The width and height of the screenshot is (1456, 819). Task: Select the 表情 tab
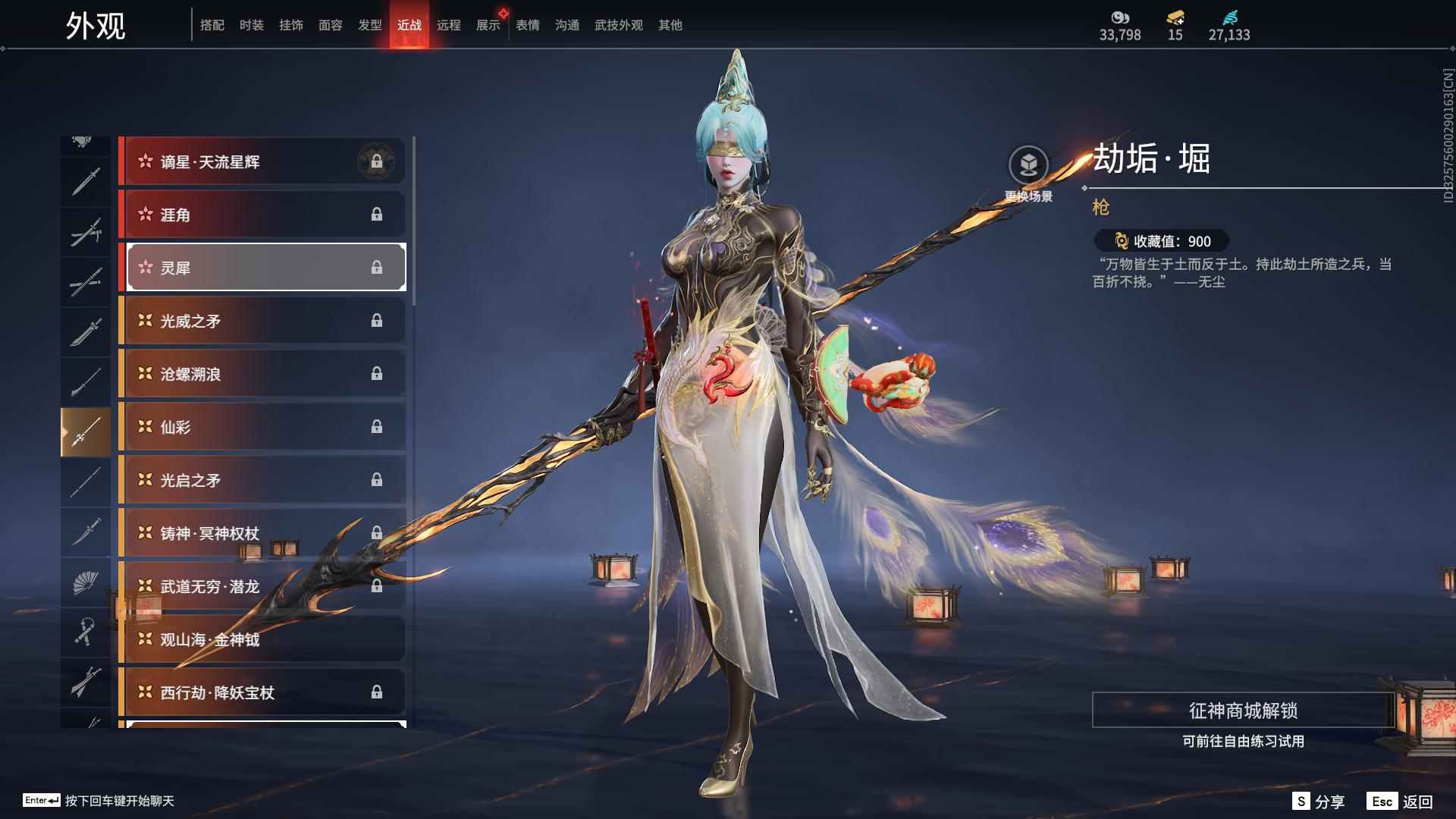click(528, 25)
